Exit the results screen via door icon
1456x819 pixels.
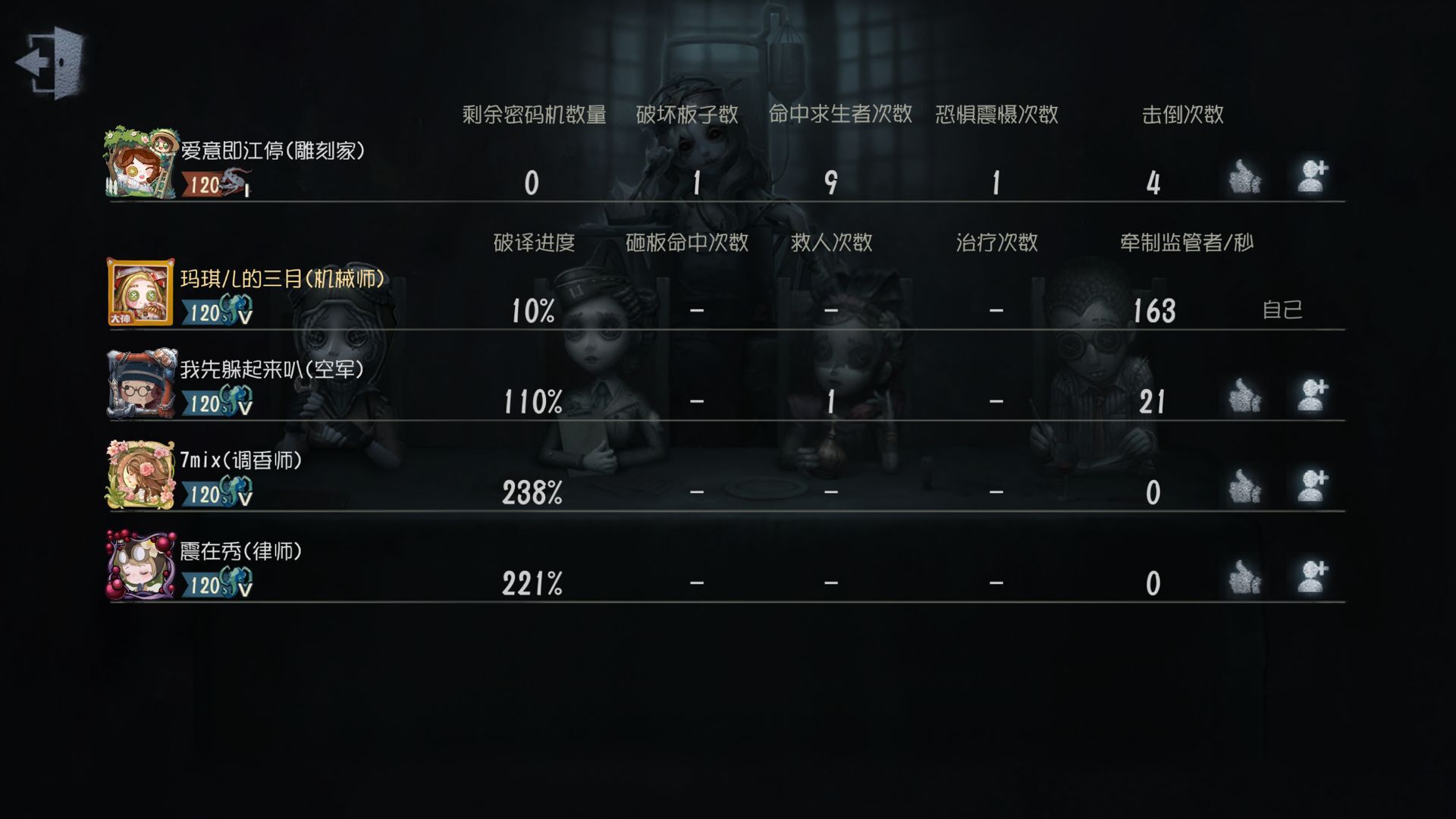pyautogui.click(x=51, y=62)
